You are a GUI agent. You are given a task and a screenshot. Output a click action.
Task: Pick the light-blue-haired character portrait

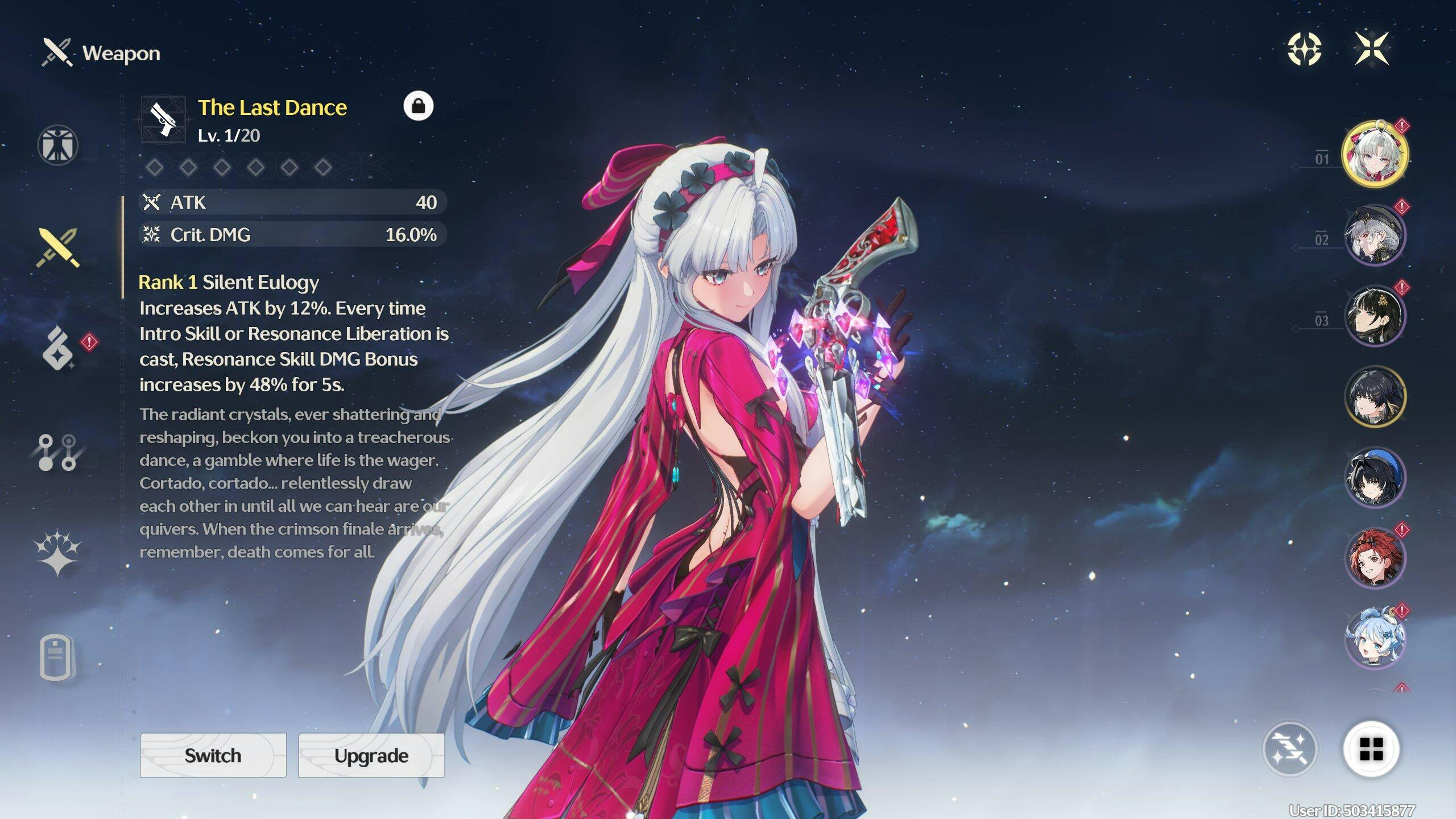click(x=1375, y=638)
